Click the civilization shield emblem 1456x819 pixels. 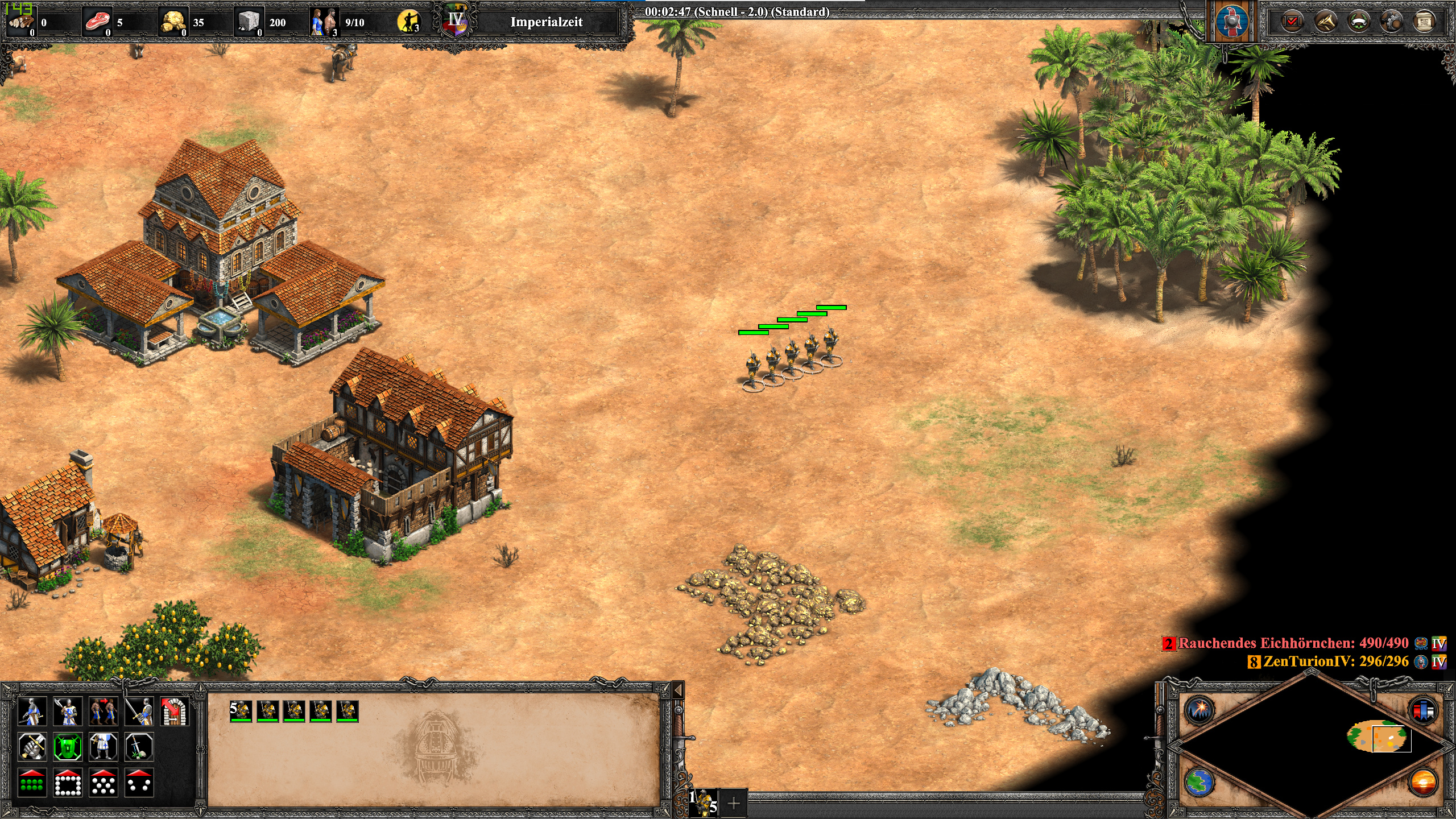(1232, 22)
